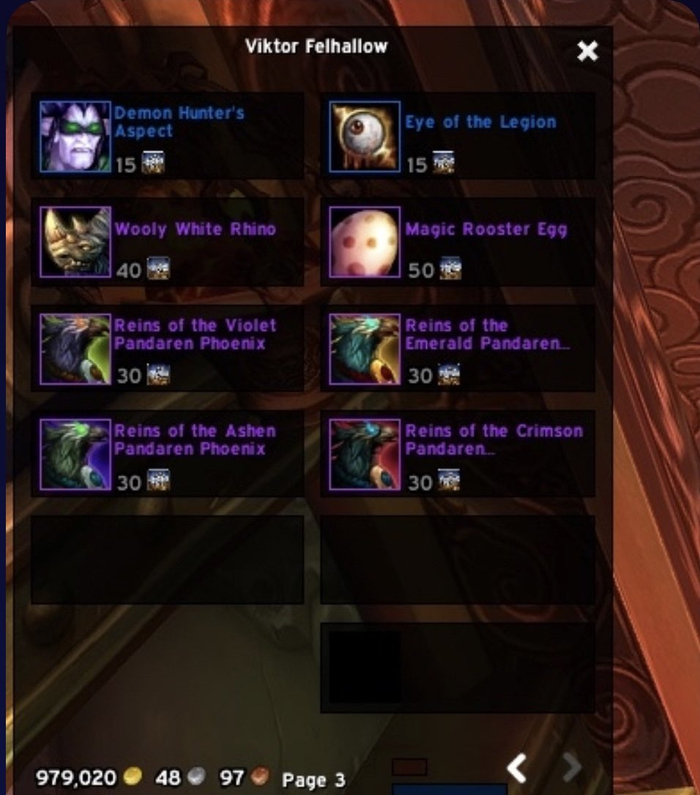The height and width of the screenshot is (795, 700).
Task: Pick Reins of the Emerald Pandaren Phoenix
Action: (365, 349)
